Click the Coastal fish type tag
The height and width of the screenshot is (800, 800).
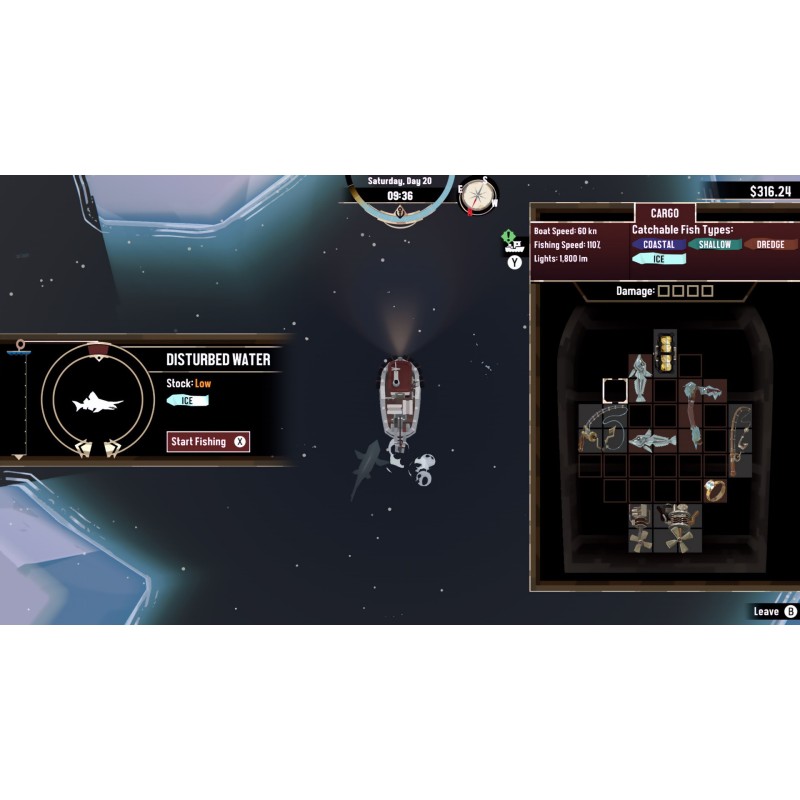659,245
